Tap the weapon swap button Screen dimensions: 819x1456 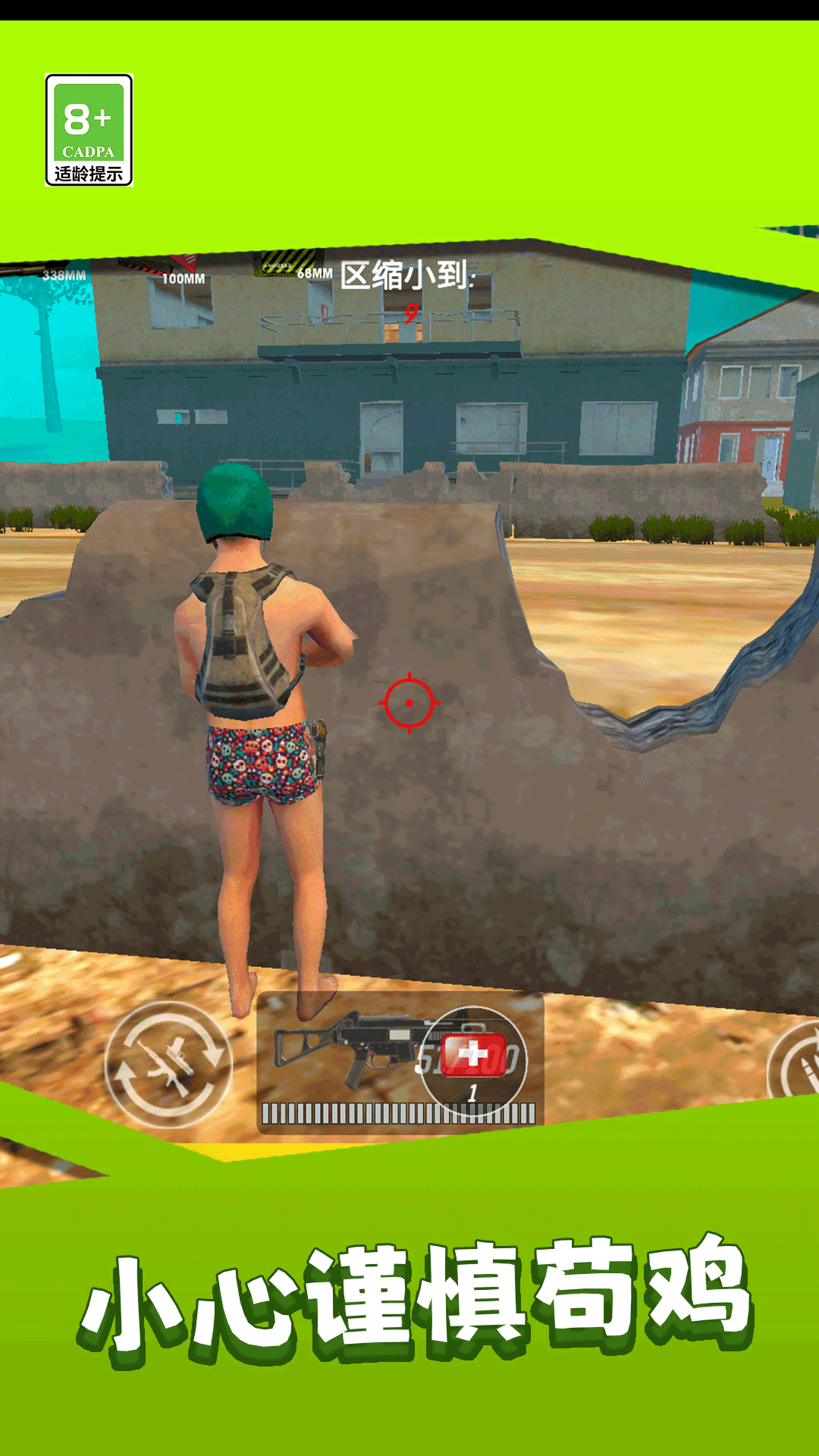tap(168, 1064)
